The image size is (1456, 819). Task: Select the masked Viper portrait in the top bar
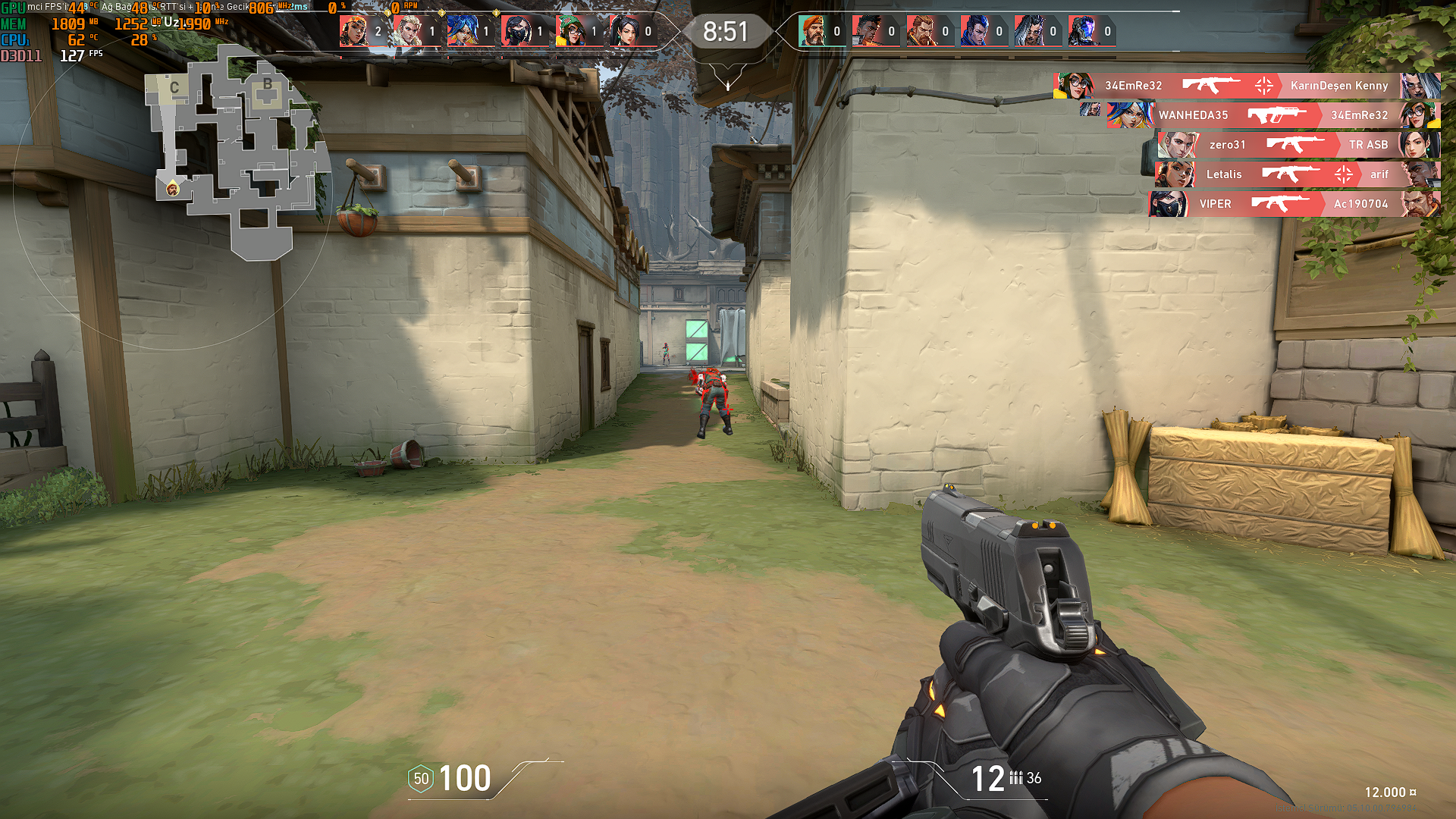pyautogui.click(x=516, y=31)
